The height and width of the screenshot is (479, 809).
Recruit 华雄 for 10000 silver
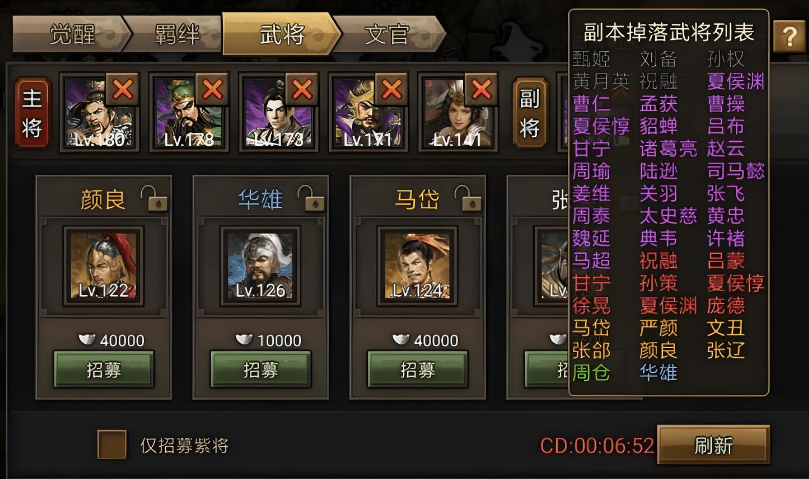tap(260, 369)
